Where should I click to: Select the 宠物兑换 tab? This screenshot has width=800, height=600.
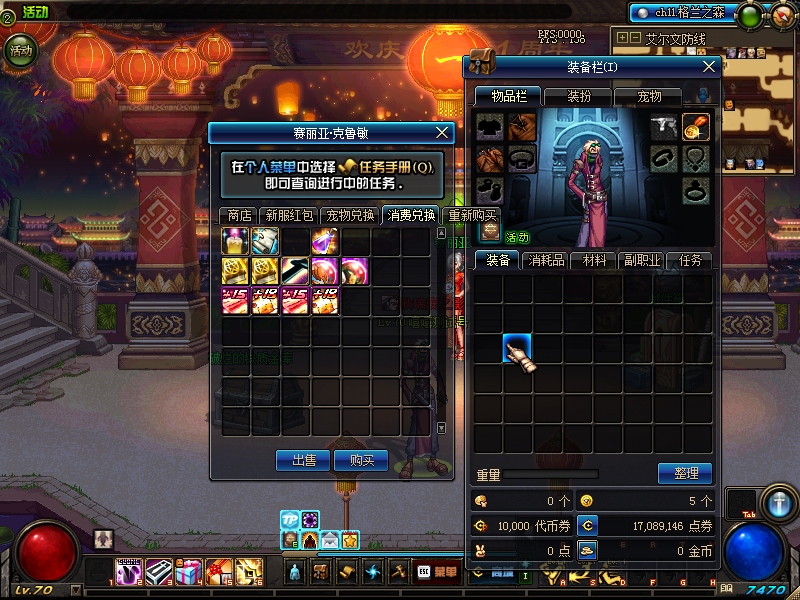350,215
